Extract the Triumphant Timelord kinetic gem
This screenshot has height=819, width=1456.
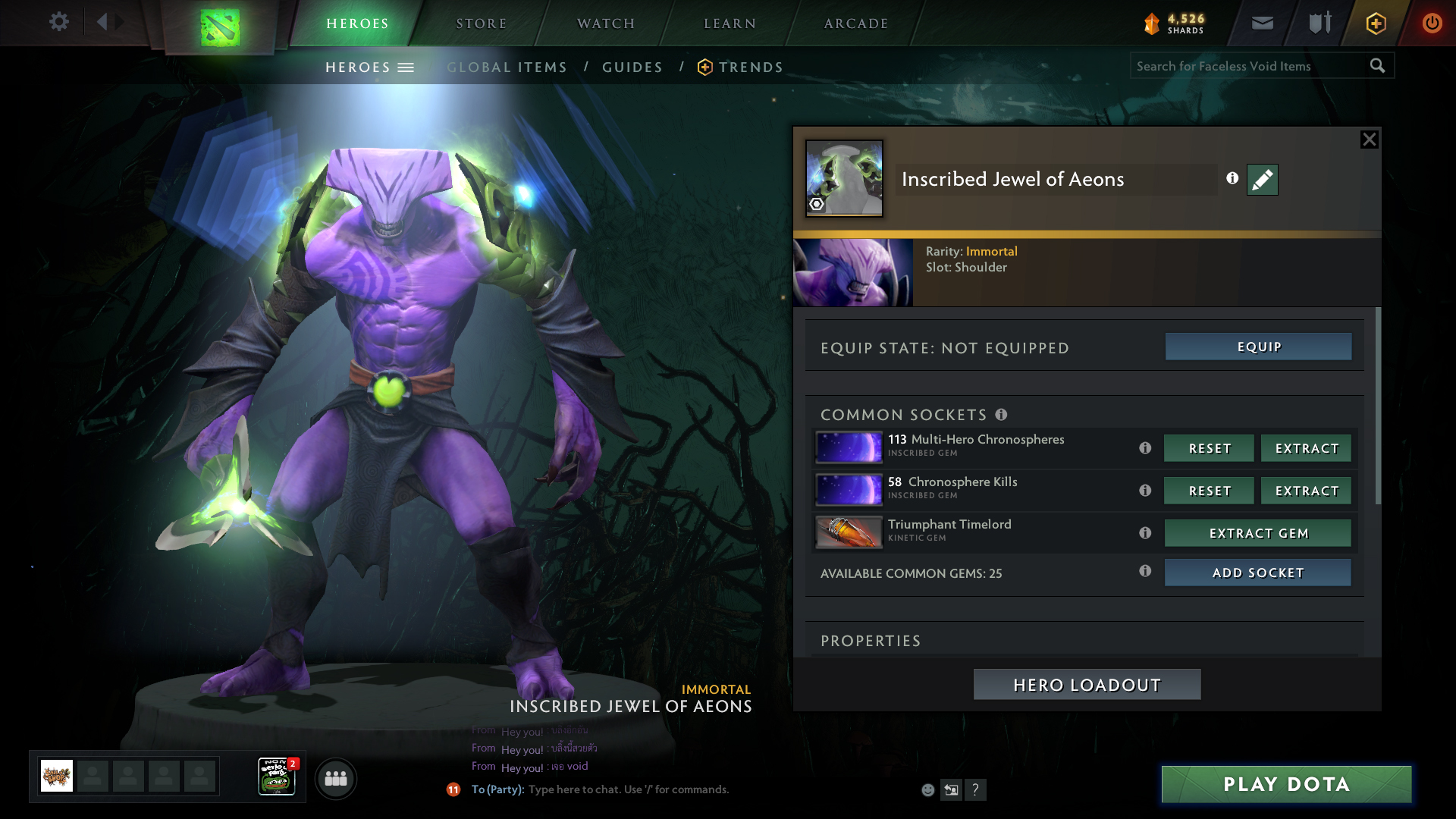[1257, 533]
